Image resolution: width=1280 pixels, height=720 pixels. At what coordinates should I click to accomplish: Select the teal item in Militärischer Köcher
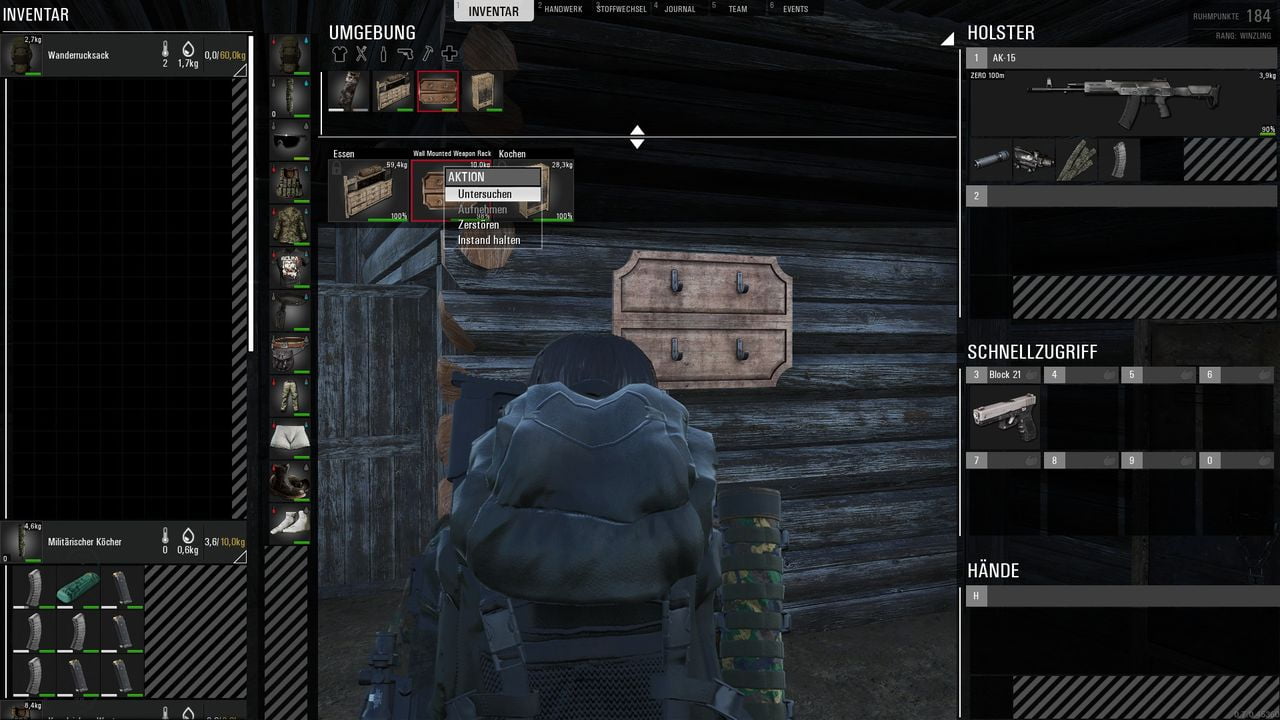pyautogui.click(x=77, y=588)
